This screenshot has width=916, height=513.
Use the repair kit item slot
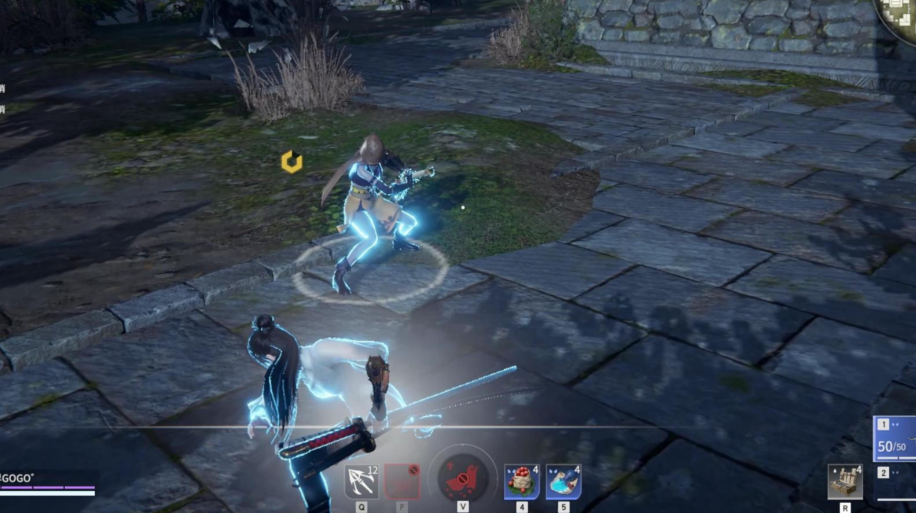tap(845, 481)
